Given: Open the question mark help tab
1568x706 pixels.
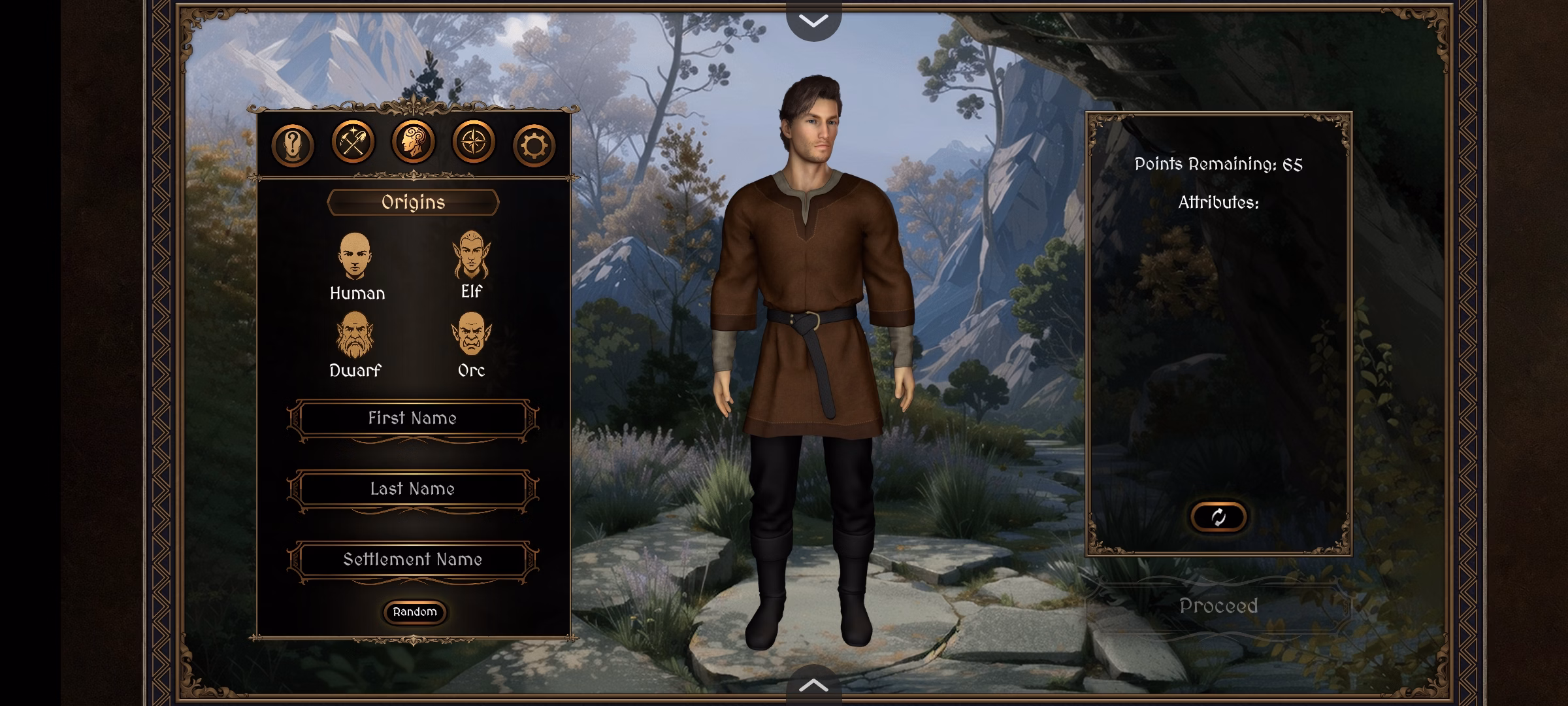Looking at the screenshot, I should (x=292, y=144).
